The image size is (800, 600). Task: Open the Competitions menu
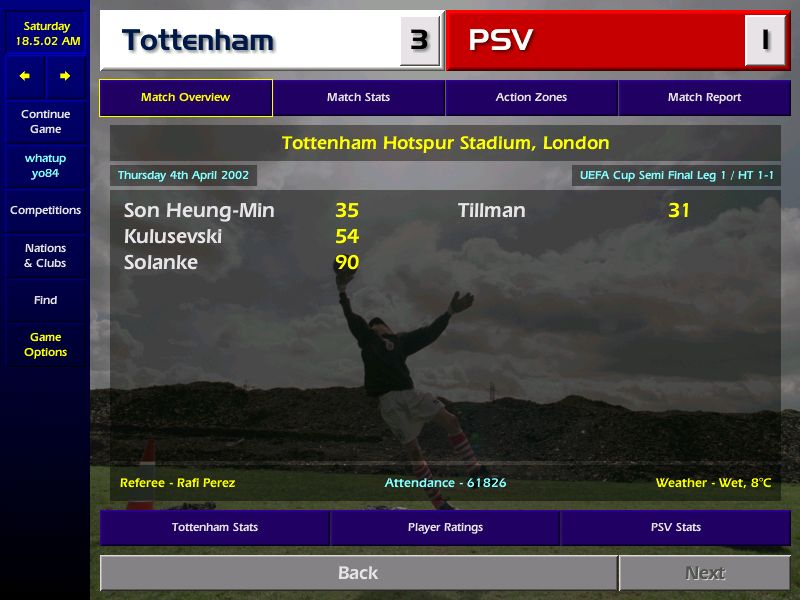pyautogui.click(x=45, y=211)
